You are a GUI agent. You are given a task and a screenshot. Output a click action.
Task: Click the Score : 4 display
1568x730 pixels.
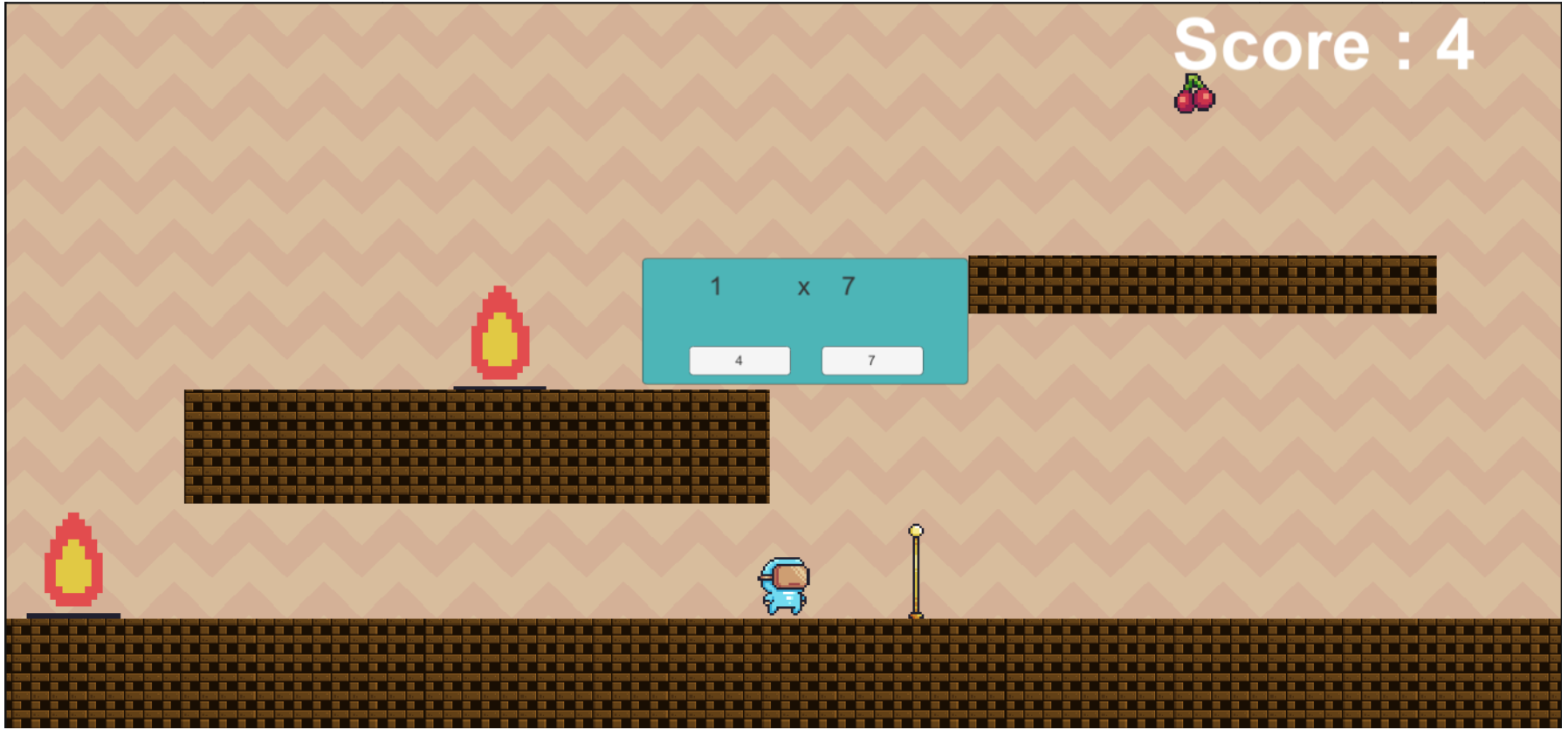click(x=1325, y=45)
